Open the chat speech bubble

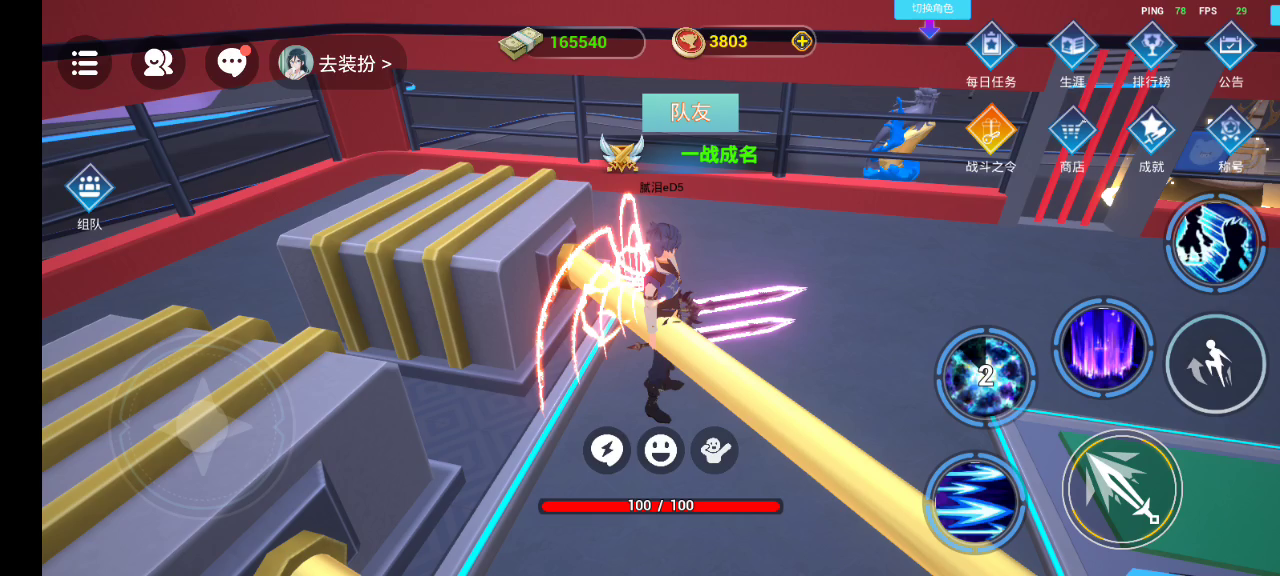(231, 63)
